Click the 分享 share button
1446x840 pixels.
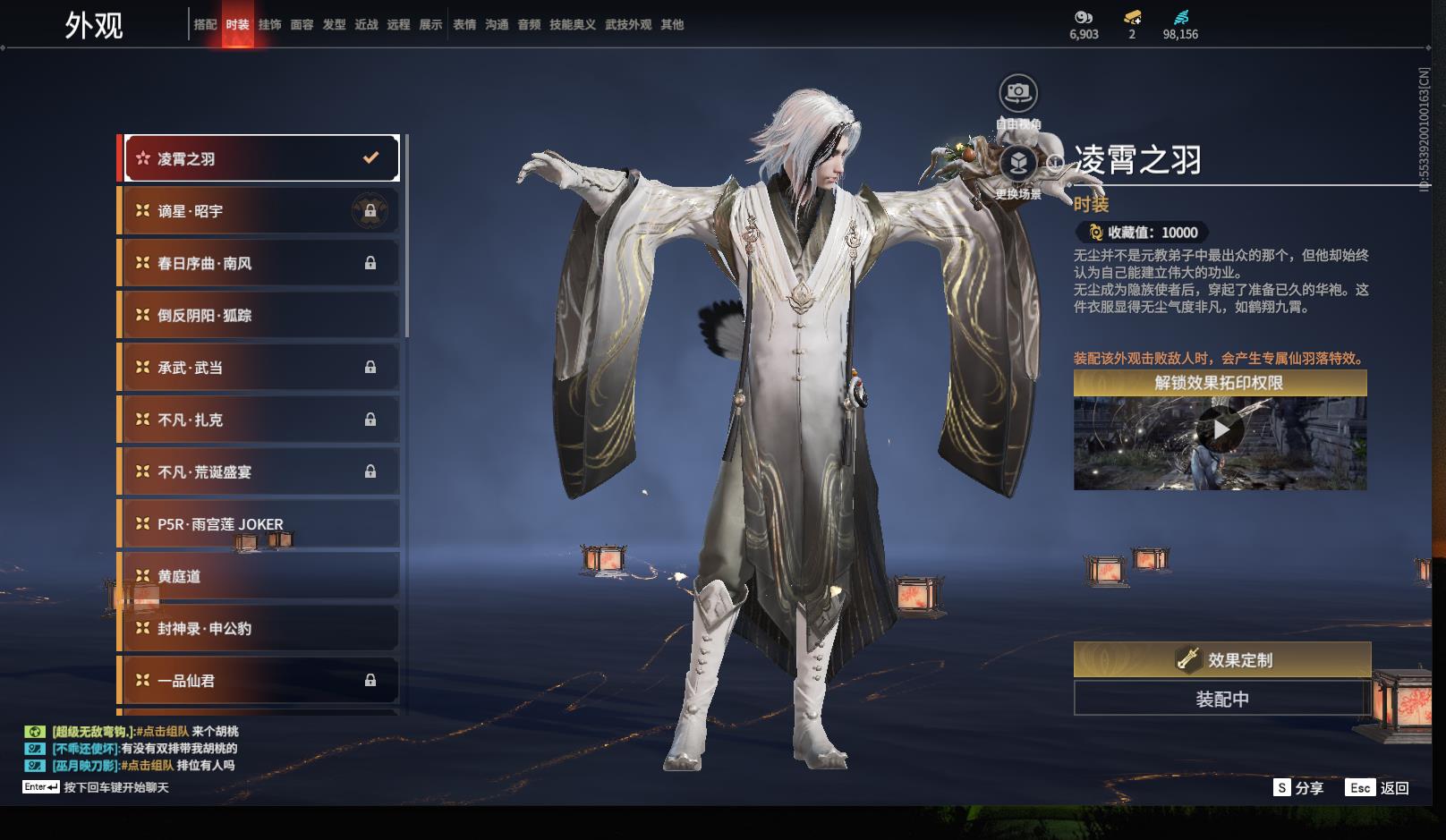coord(1298,787)
